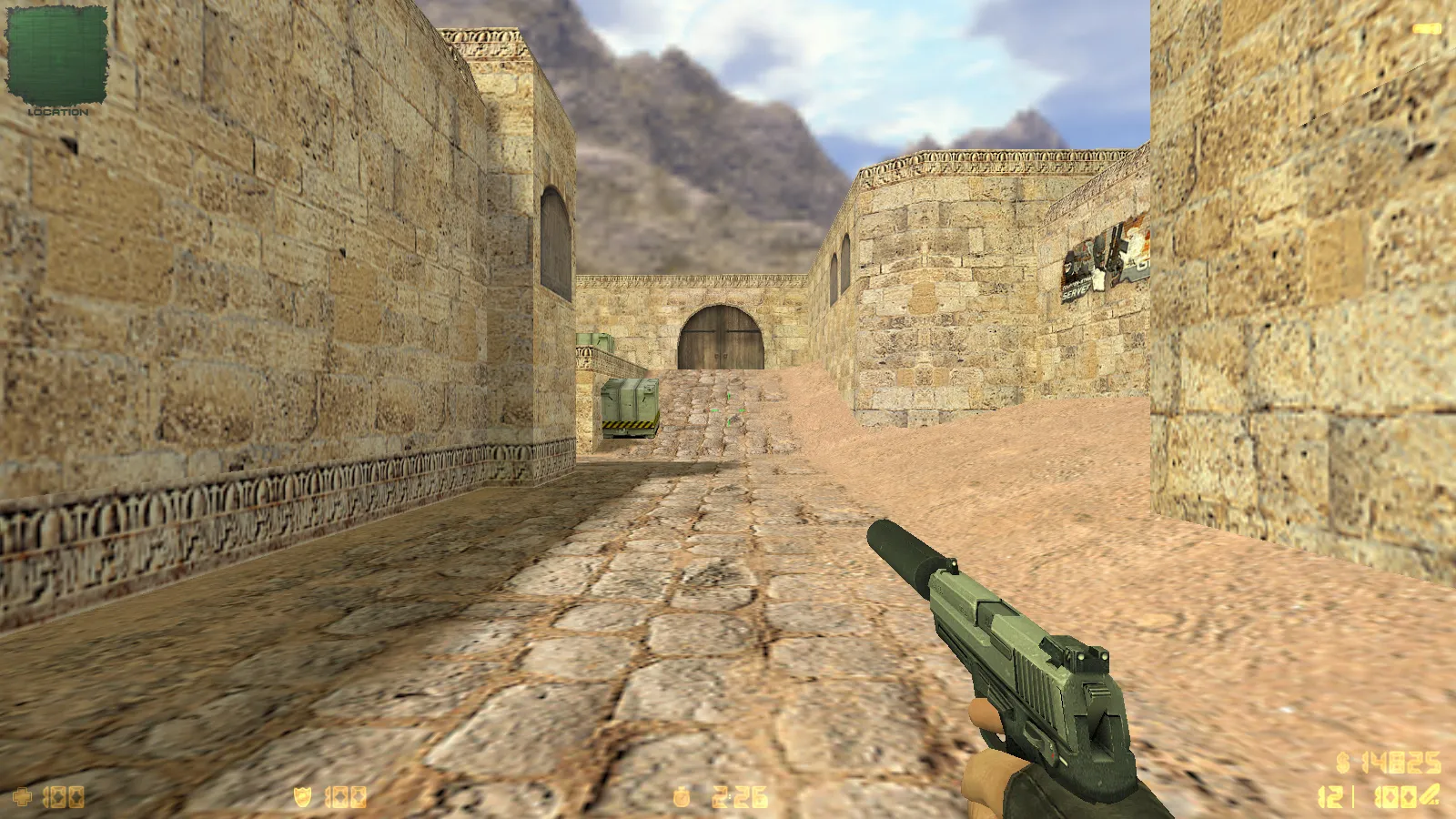The image size is (1456, 819).
Task: Click the poster banner on the right wall
Action: click(x=1105, y=259)
